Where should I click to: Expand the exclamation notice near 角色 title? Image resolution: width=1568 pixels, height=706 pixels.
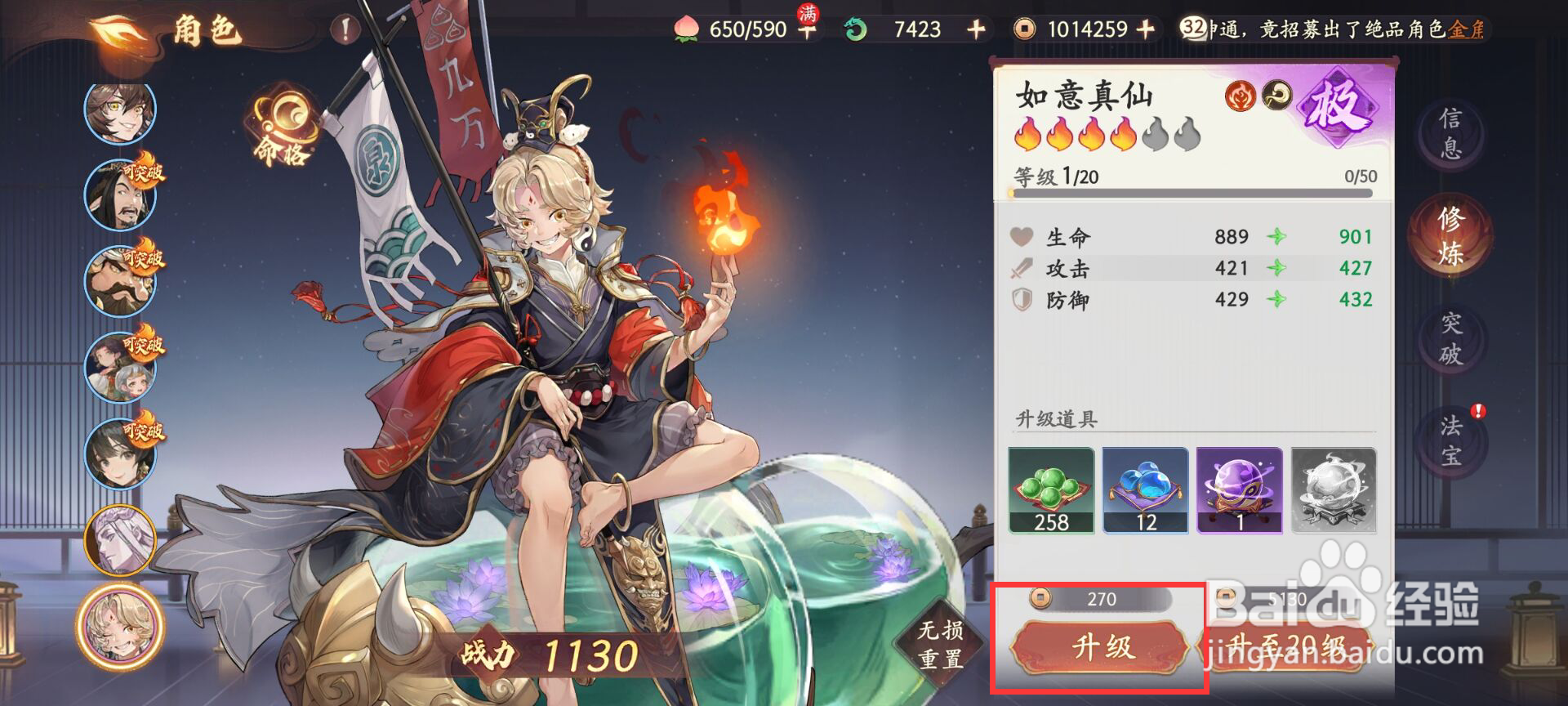coord(343,28)
